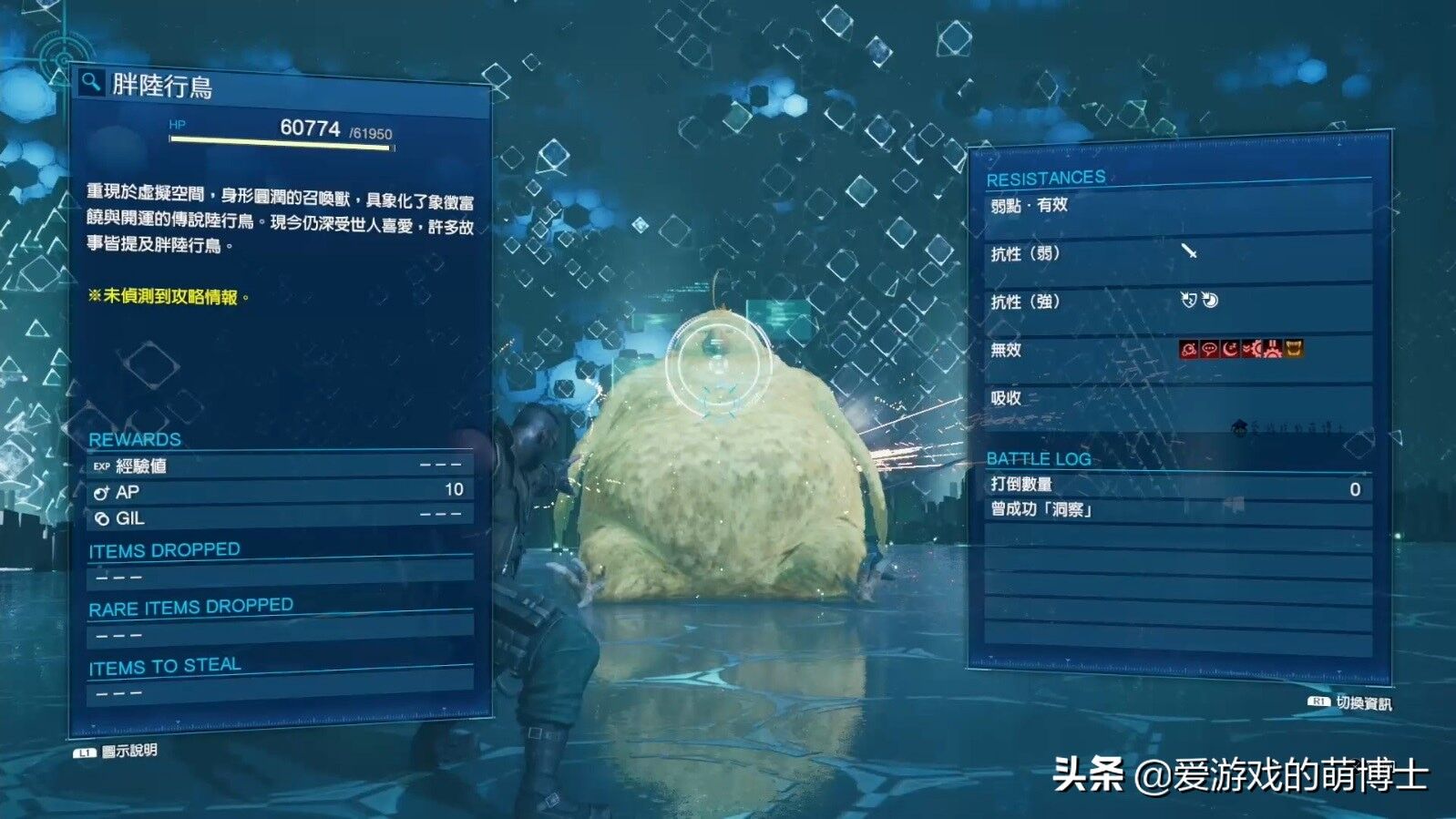Select the AP icon in the REWARDS list
Image resolution: width=1456 pixels, height=819 pixels.
click(x=100, y=492)
